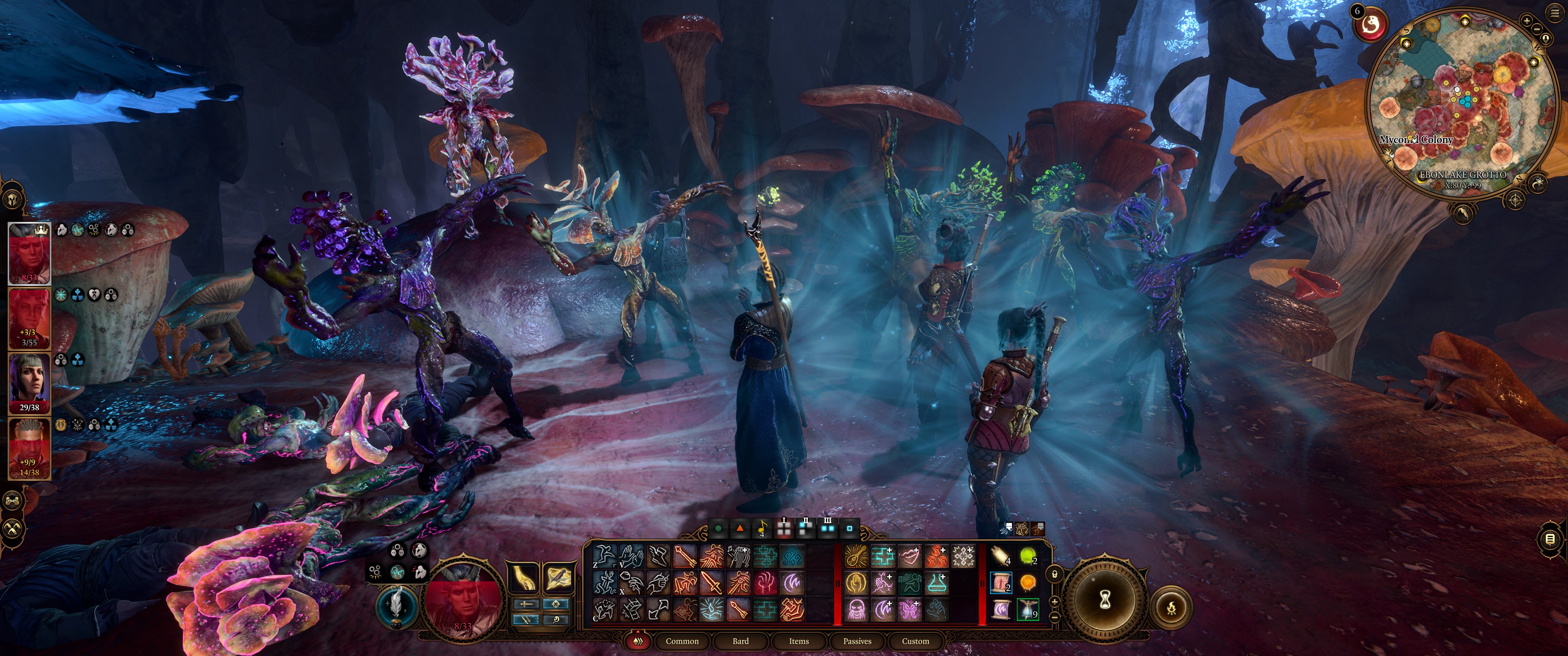The image size is (1568, 656).
Task: Open the campfire rest menu button
Action: click(1172, 607)
